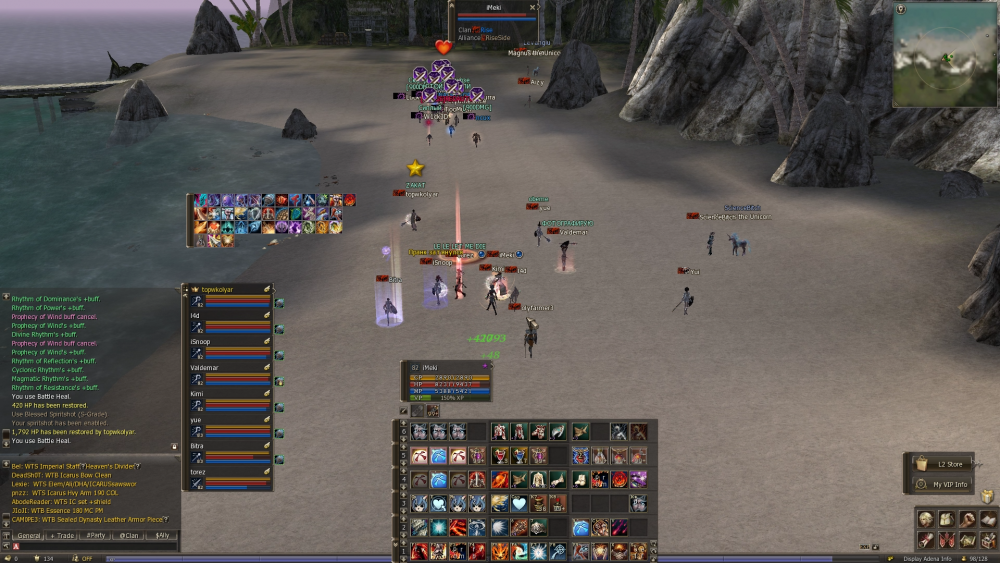1000x563 pixels.
Task: Open the L2 Store
Action: tap(948, 464)
